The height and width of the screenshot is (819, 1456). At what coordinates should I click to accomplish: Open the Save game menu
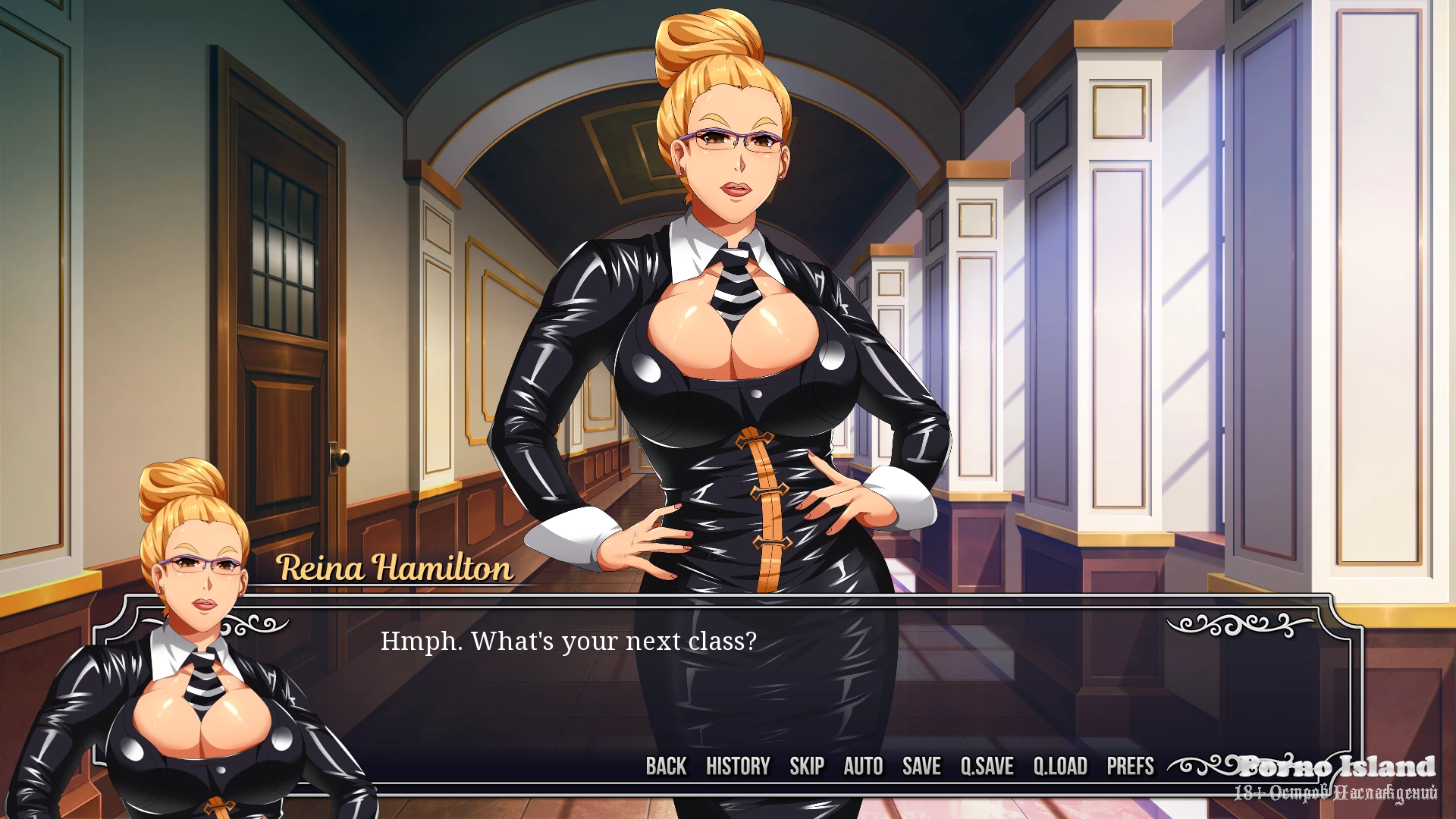[921, 767]
